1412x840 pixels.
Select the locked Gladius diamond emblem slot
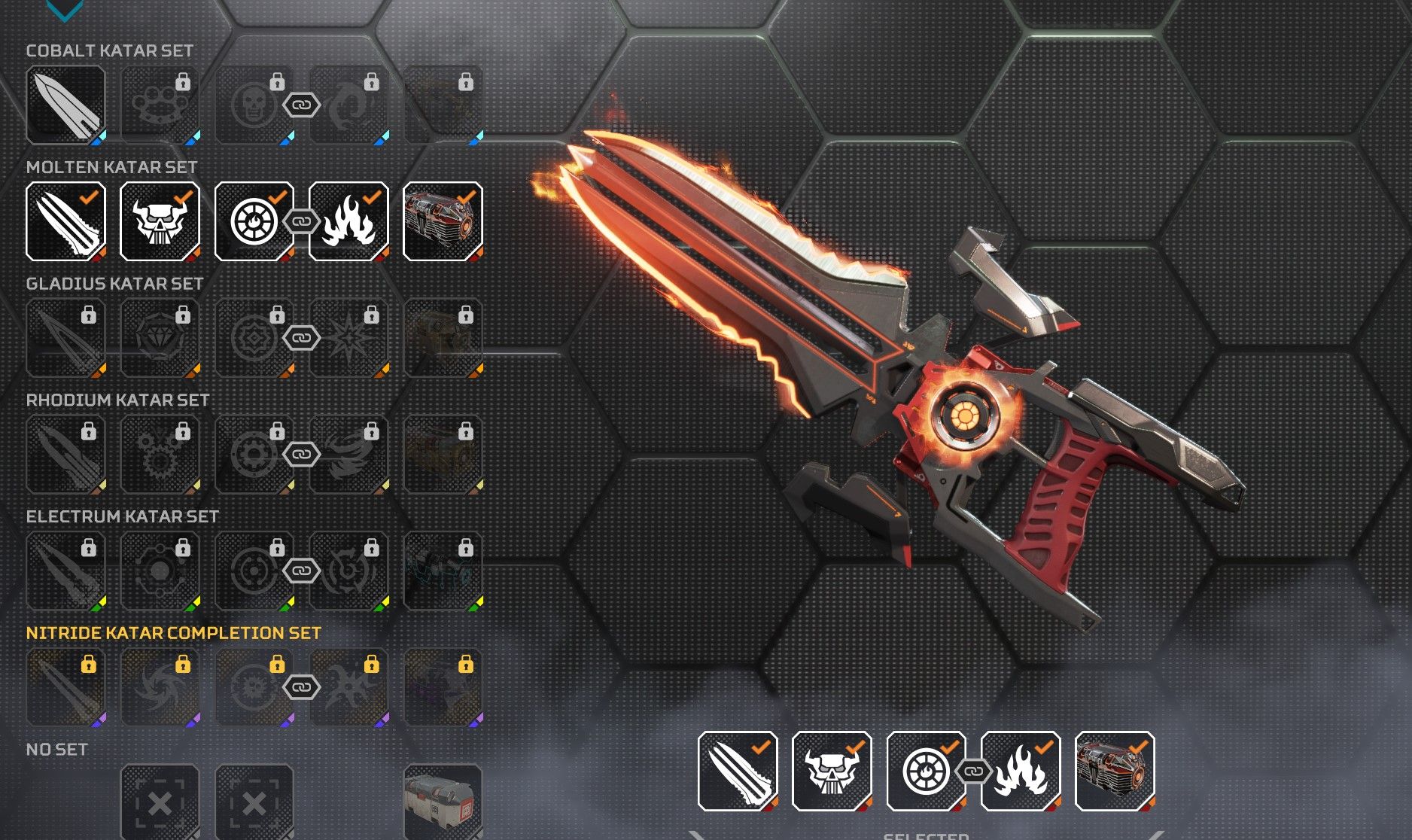point(160,338)
